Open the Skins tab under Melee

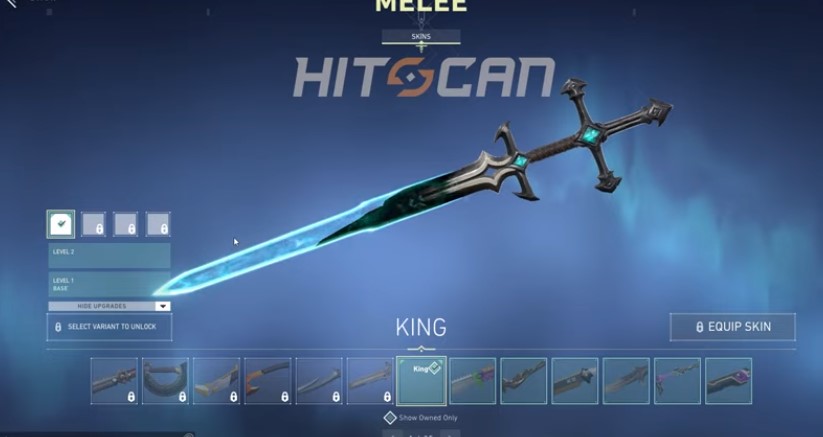pos(420,36)
